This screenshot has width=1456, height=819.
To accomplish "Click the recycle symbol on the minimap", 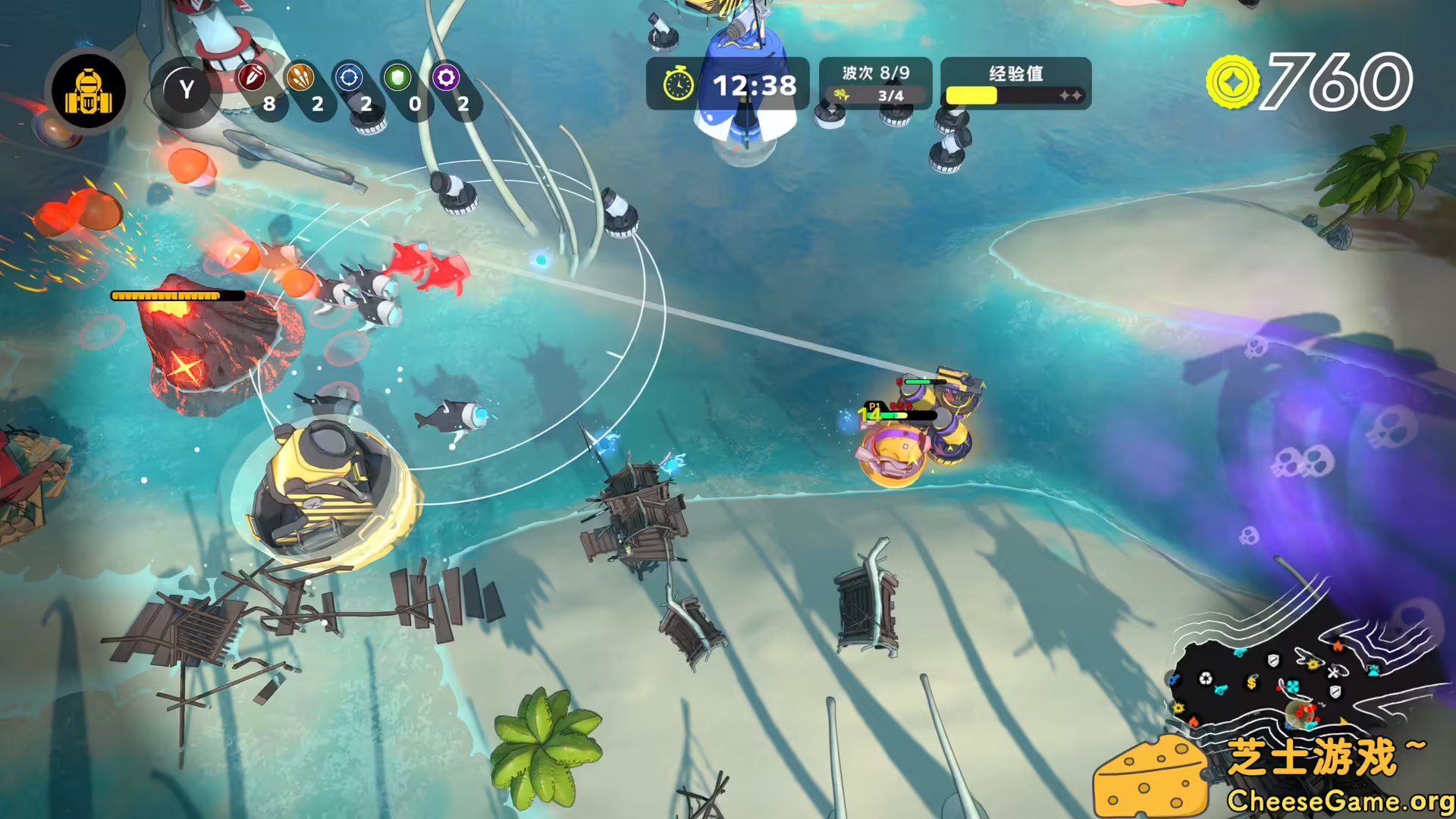I will click(1206, 677).
